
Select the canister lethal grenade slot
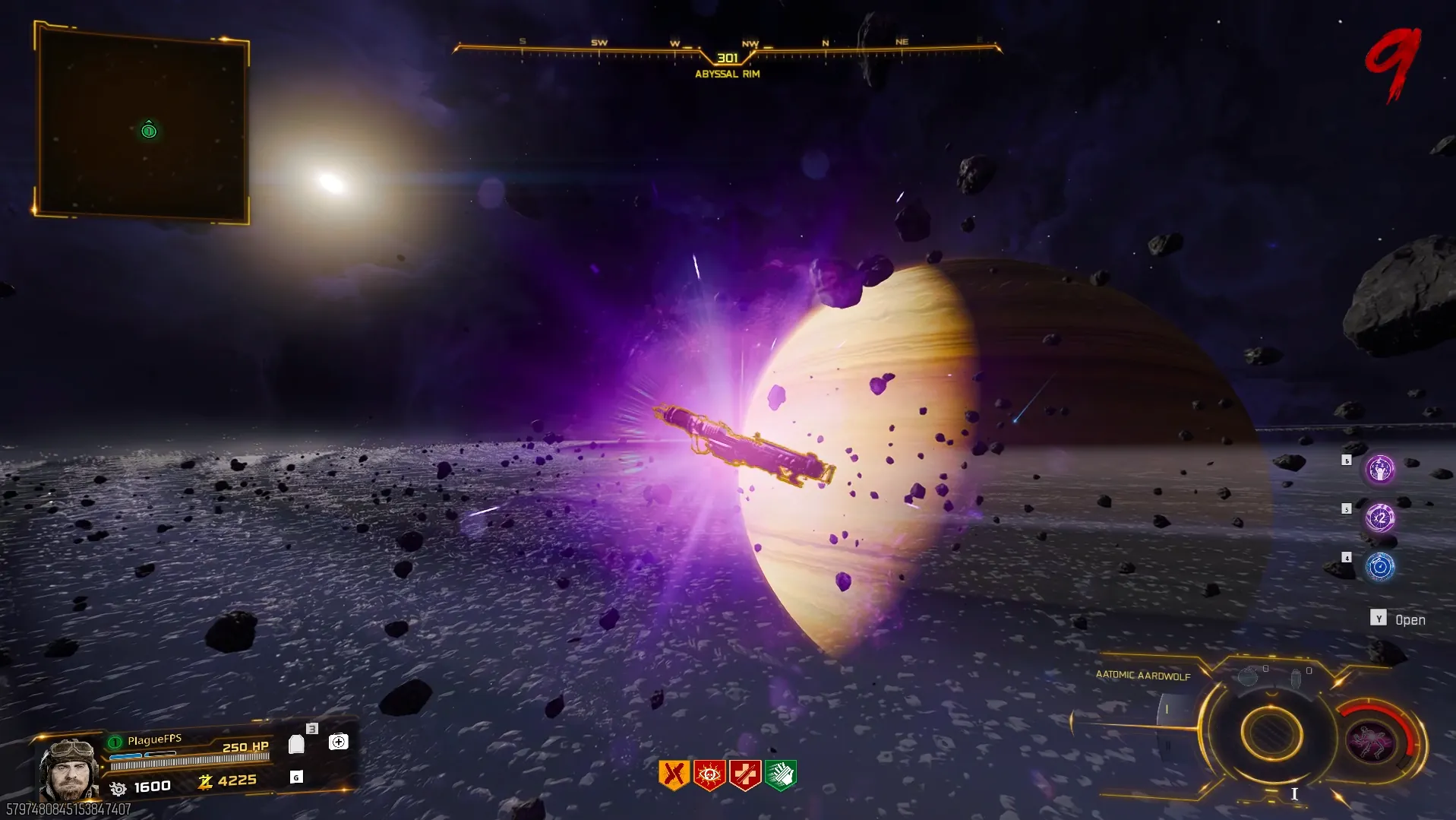tap(1296, 678)
